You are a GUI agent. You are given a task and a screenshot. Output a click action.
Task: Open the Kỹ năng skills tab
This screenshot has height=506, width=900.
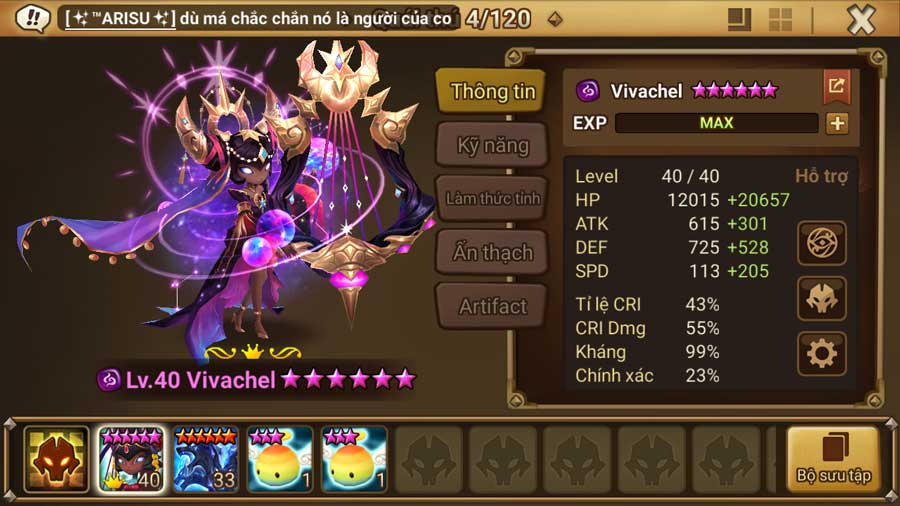tap(492, 146)
